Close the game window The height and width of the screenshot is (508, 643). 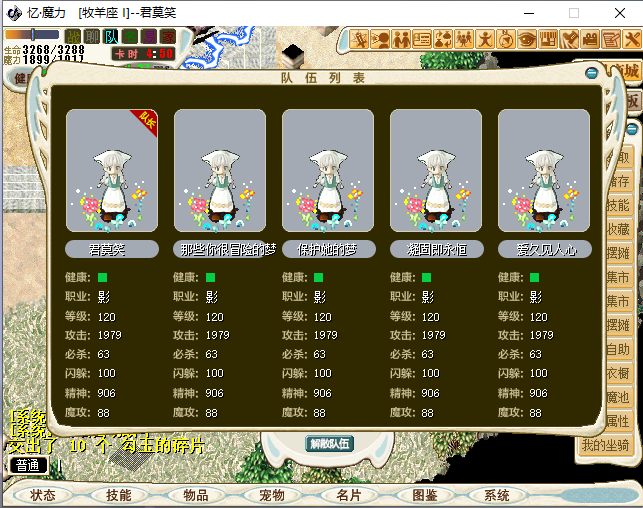[x=618, y=14]
